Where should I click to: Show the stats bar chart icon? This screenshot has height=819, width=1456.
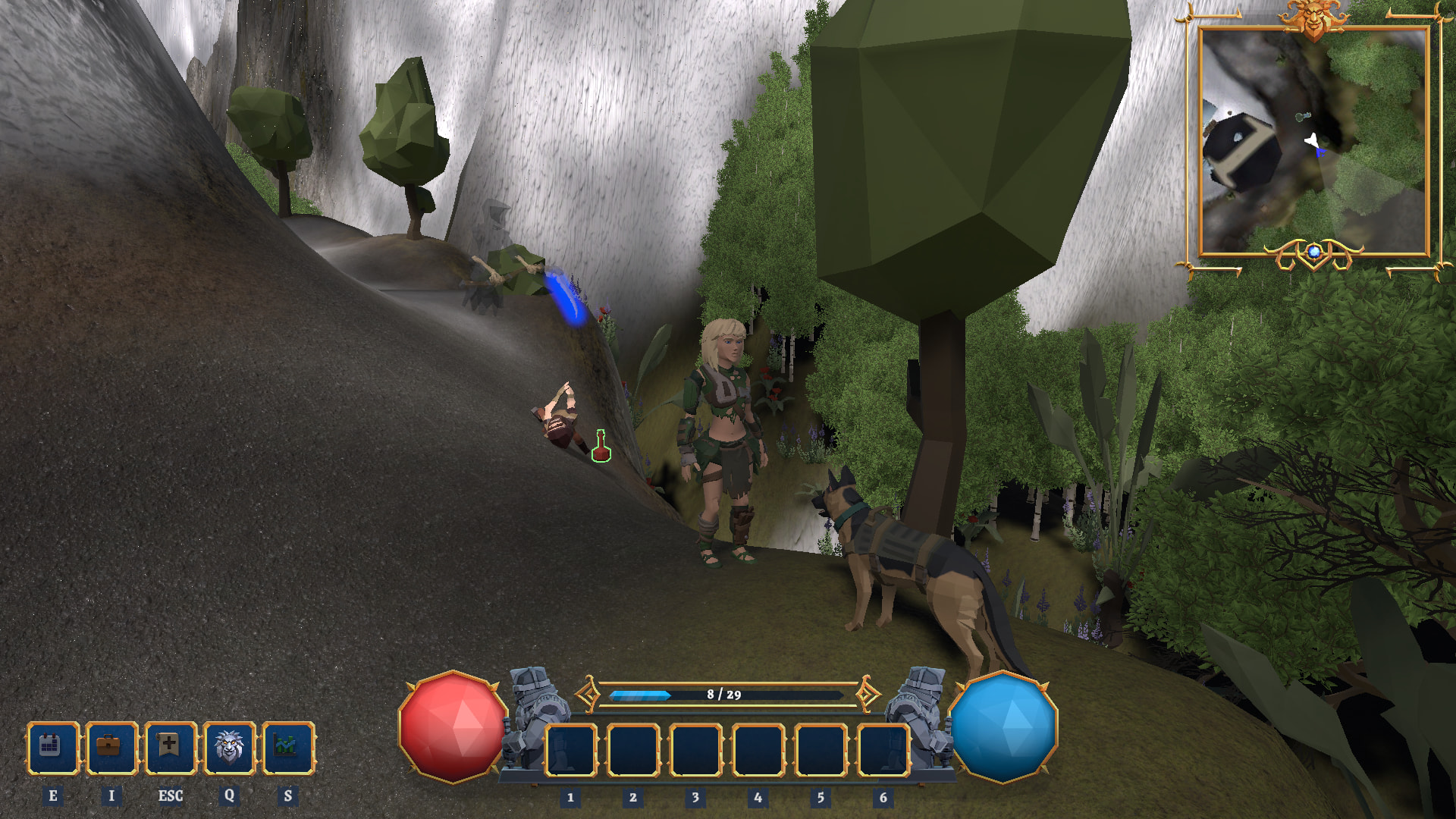[x=287, y=748]
